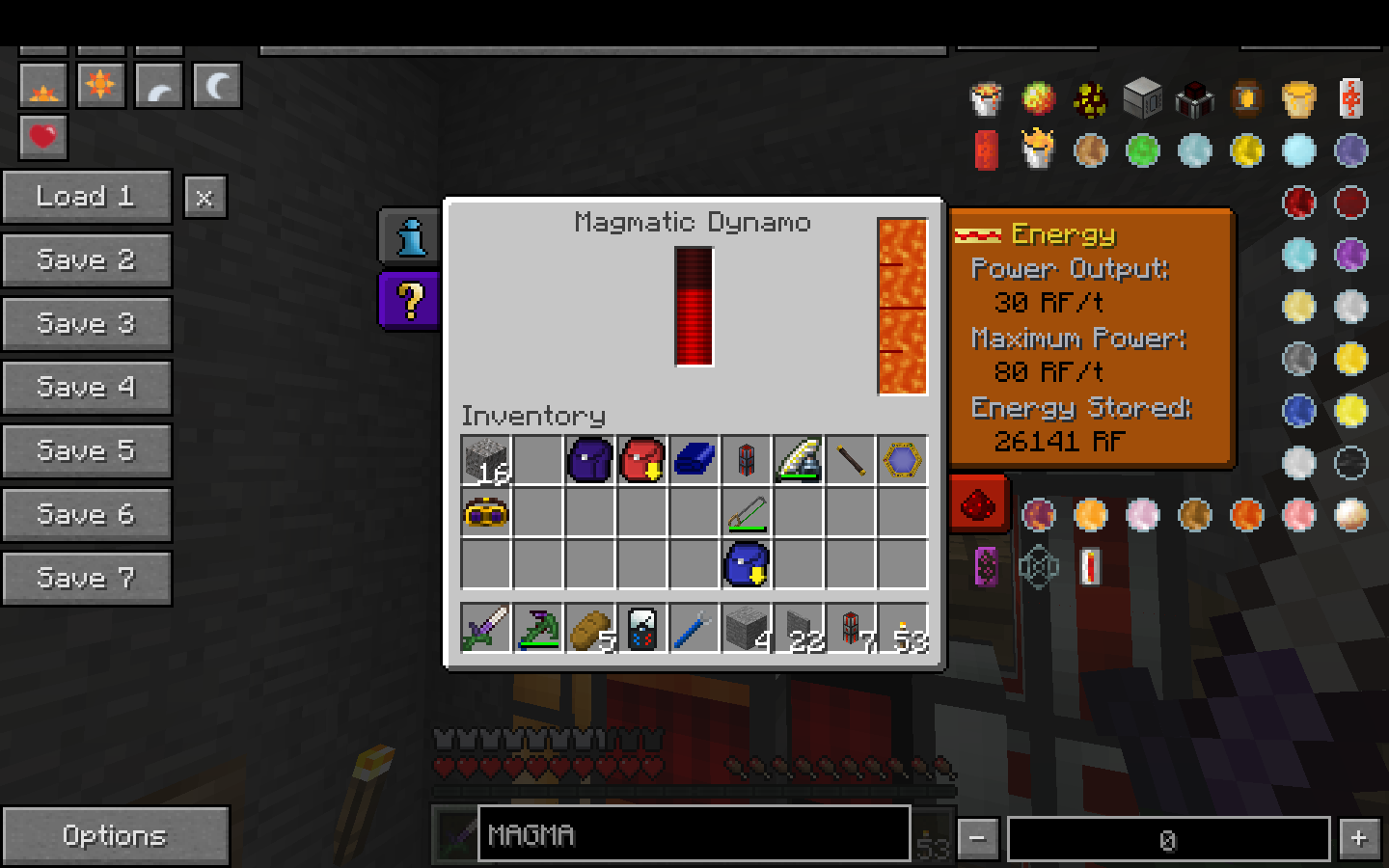Delete saved state with the x button
The width and height of the screenshot is (1389, 868).
pyautogui.click(x=204, y=198)
